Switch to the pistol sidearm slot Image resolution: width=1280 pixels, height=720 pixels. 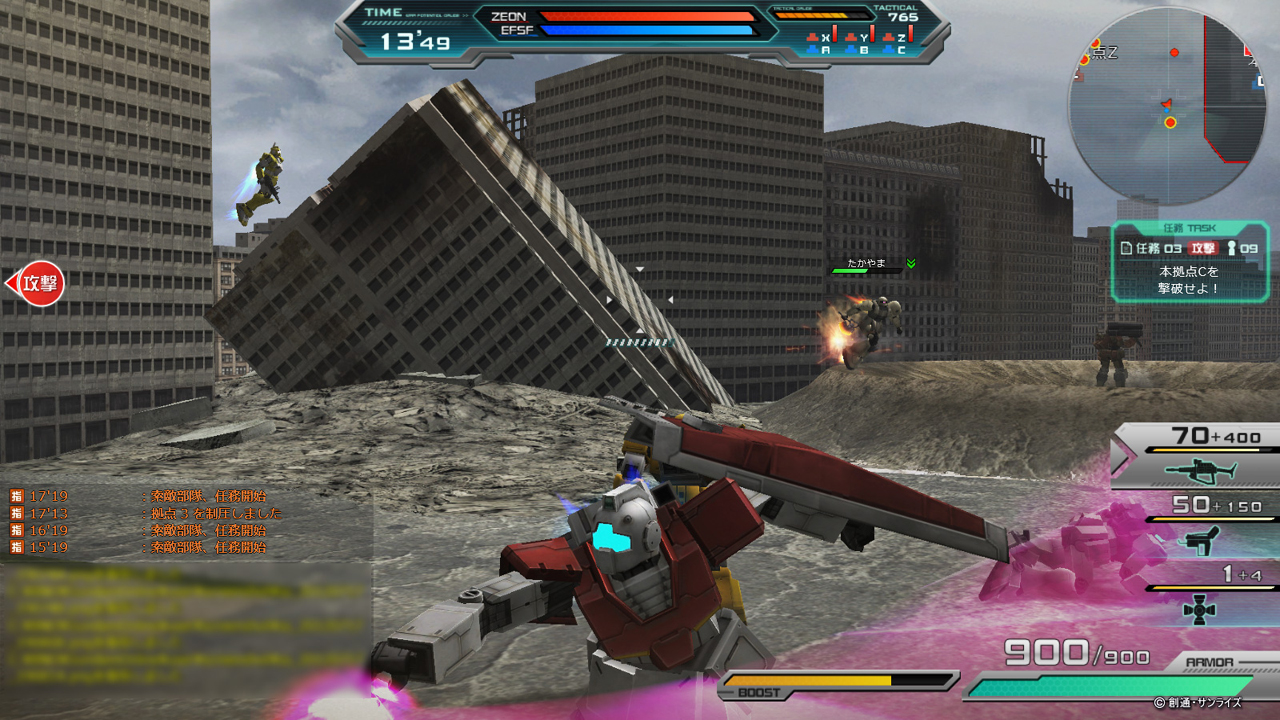pos(1200,540)
